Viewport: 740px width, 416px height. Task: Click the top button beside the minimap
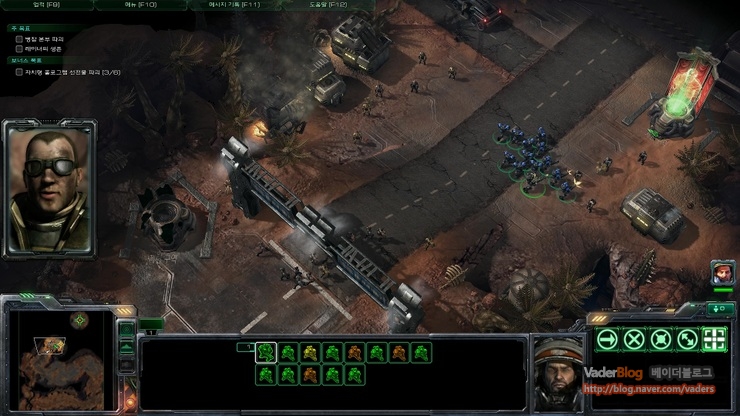tap(126, 328)
